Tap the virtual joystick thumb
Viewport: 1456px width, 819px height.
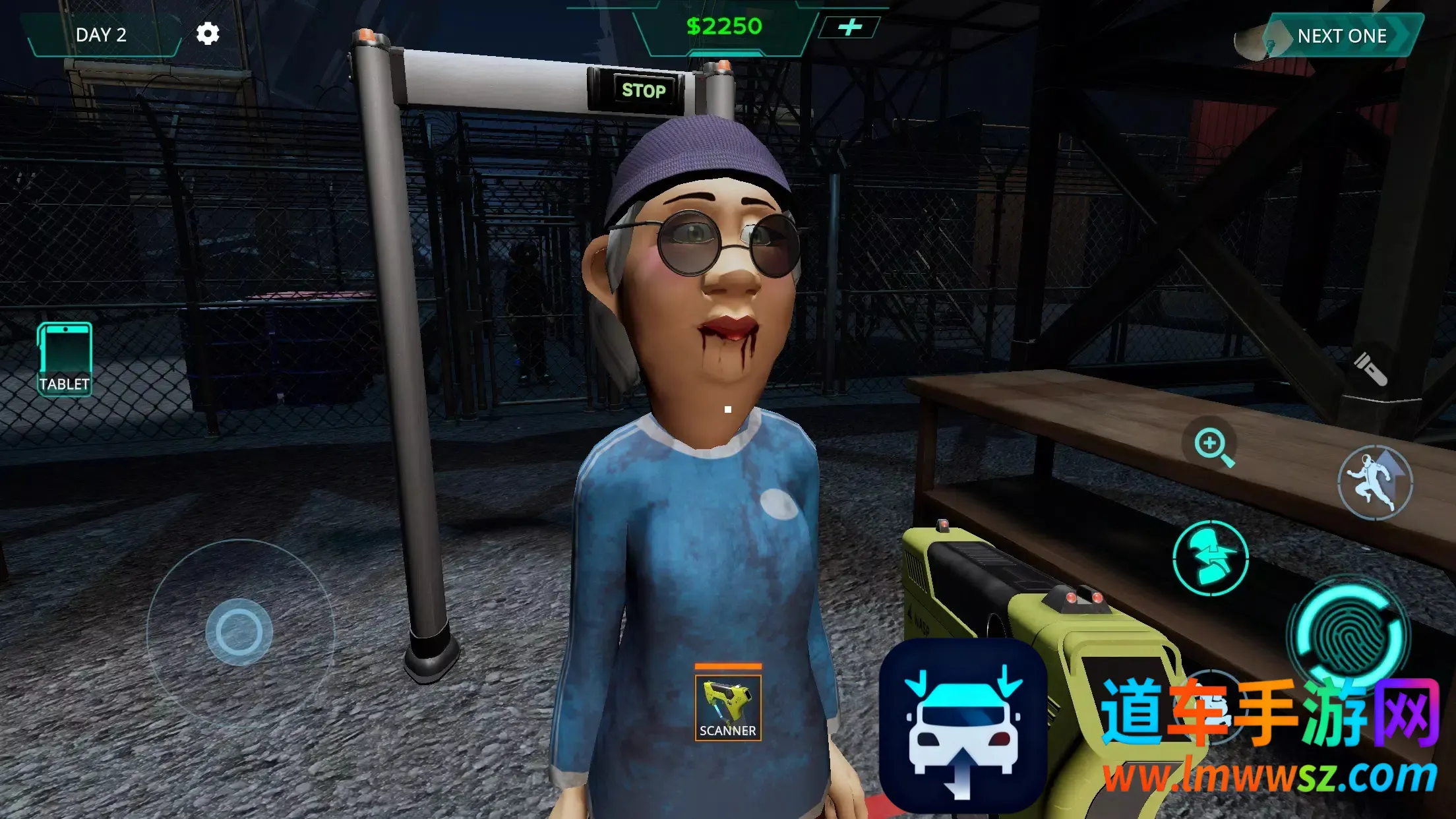pos(239,632)
